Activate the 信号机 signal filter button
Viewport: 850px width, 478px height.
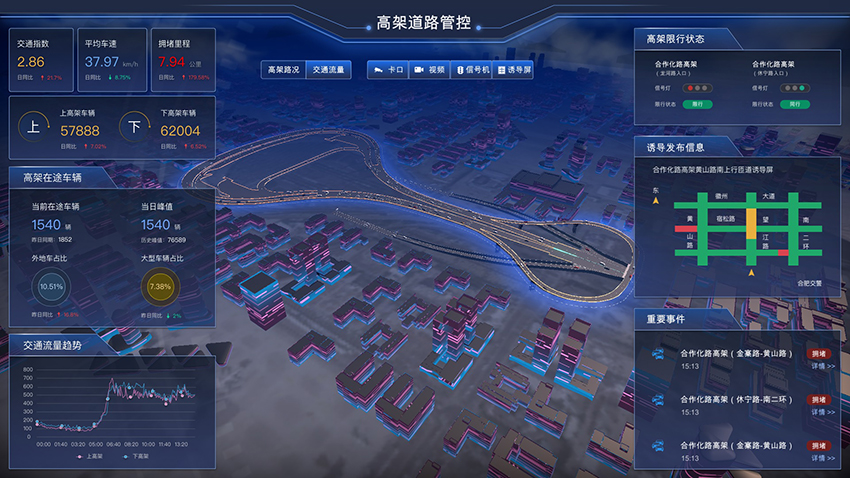473,70
